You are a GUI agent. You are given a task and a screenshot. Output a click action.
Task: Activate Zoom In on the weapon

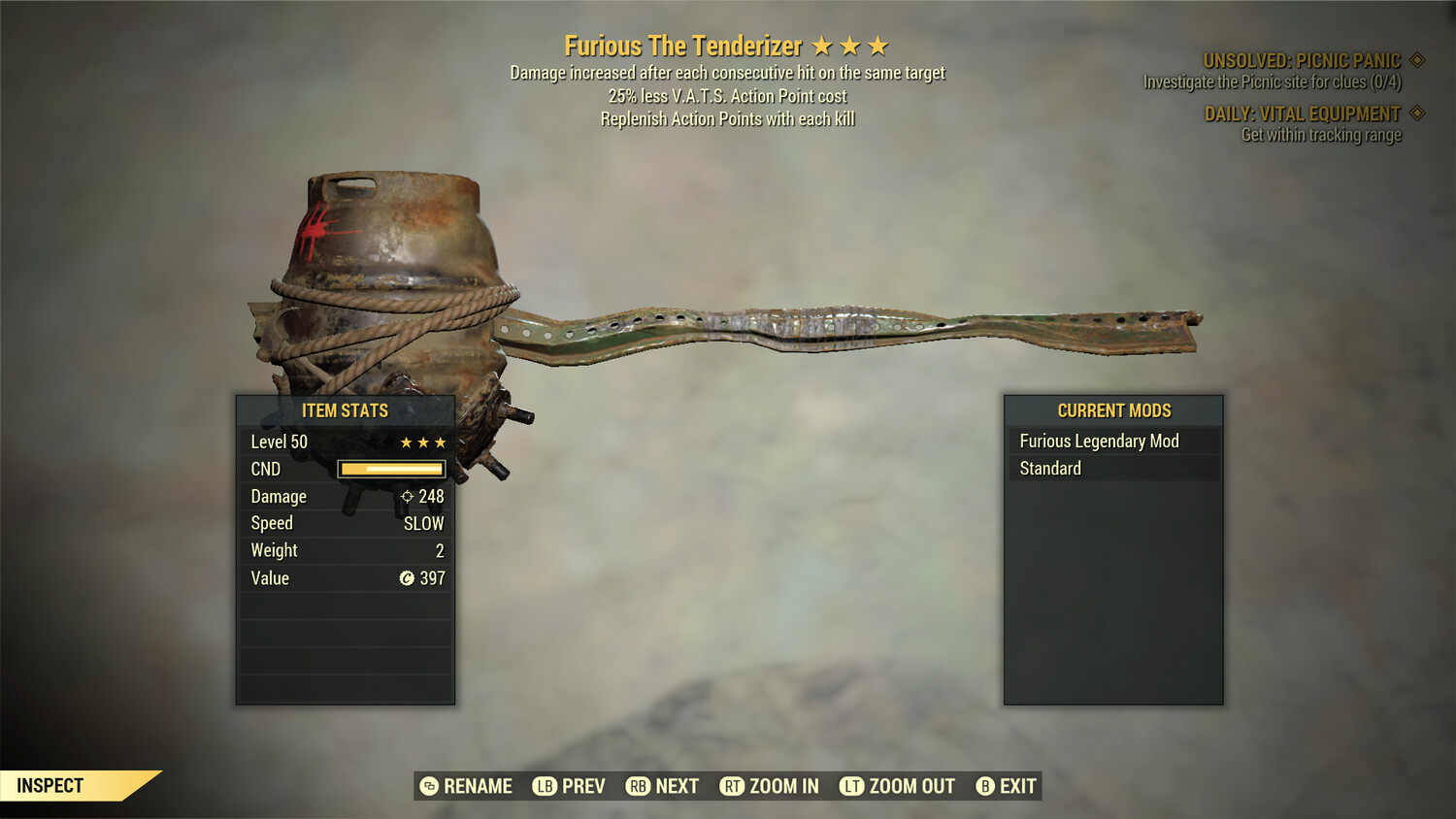coord(770,786)
